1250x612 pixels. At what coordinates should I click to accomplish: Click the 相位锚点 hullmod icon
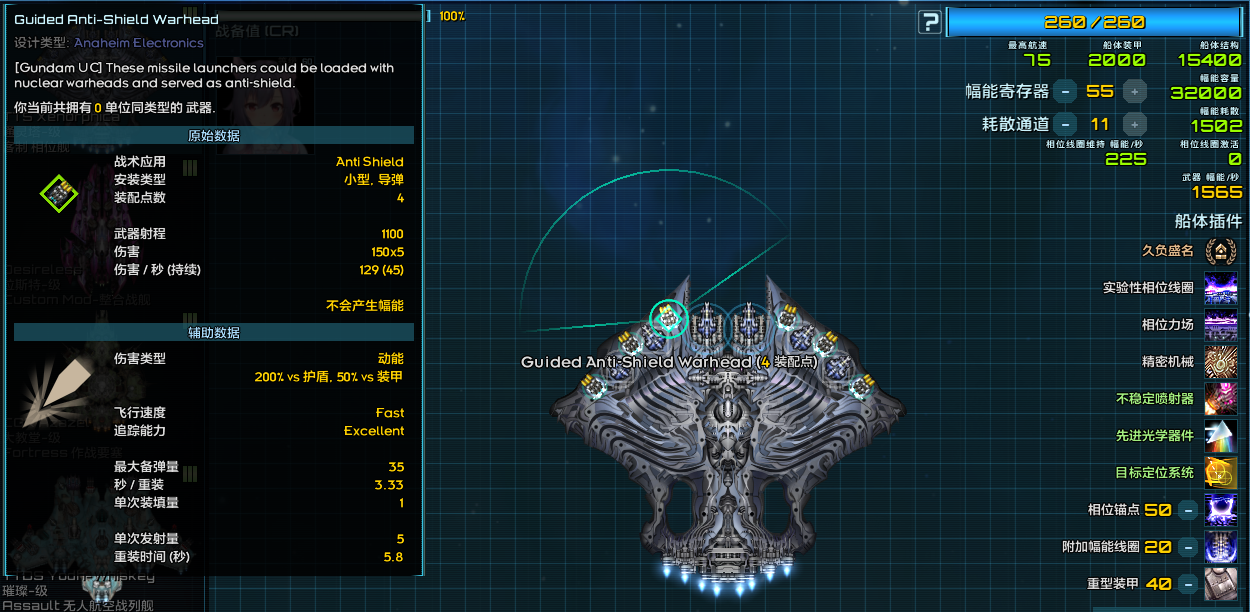point(1220,509)
